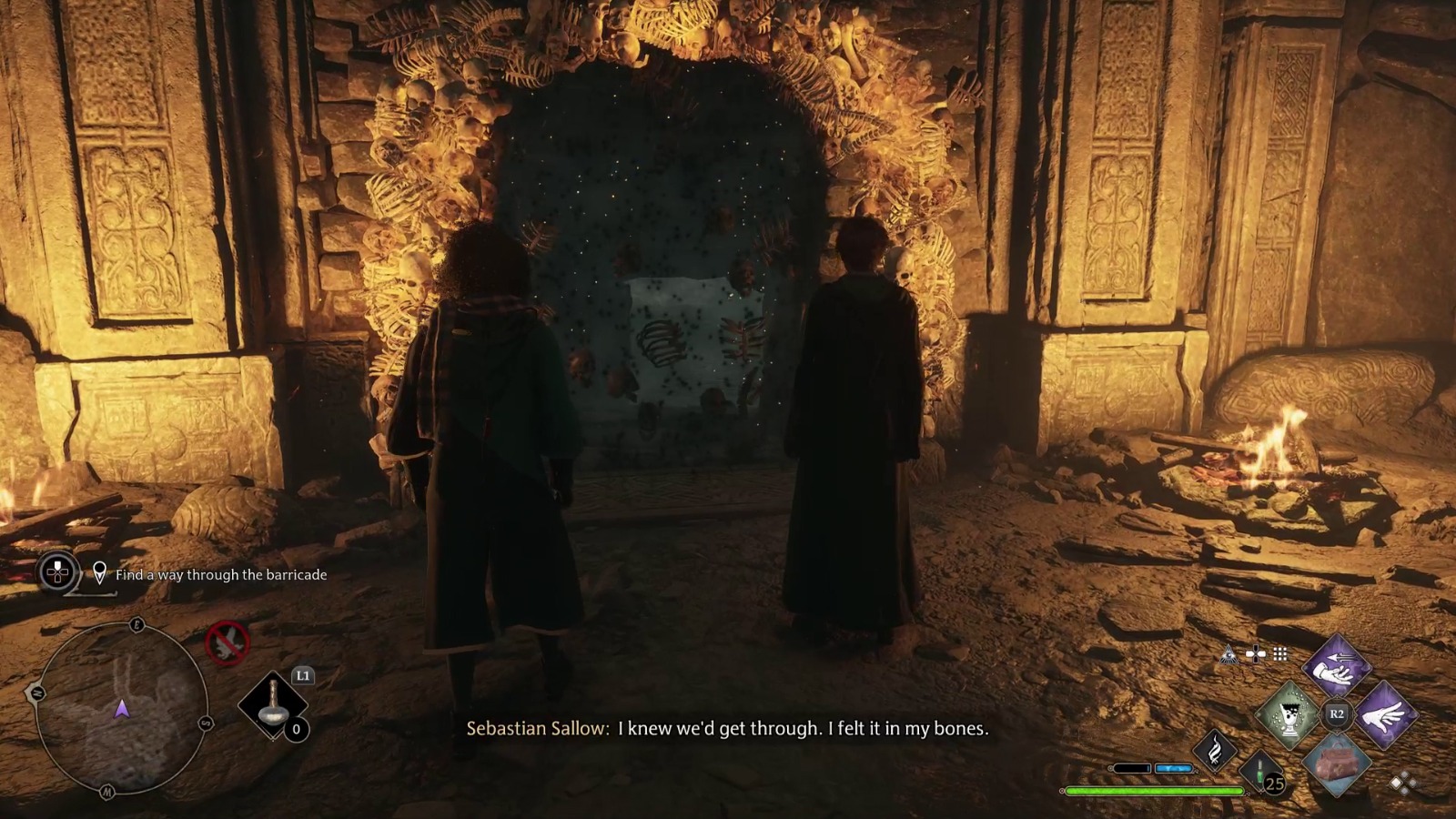The height and width of the screenshot is (819, 1456).
Task: Click the Ancient Magic flame icon
Action: coord(1215,749)
